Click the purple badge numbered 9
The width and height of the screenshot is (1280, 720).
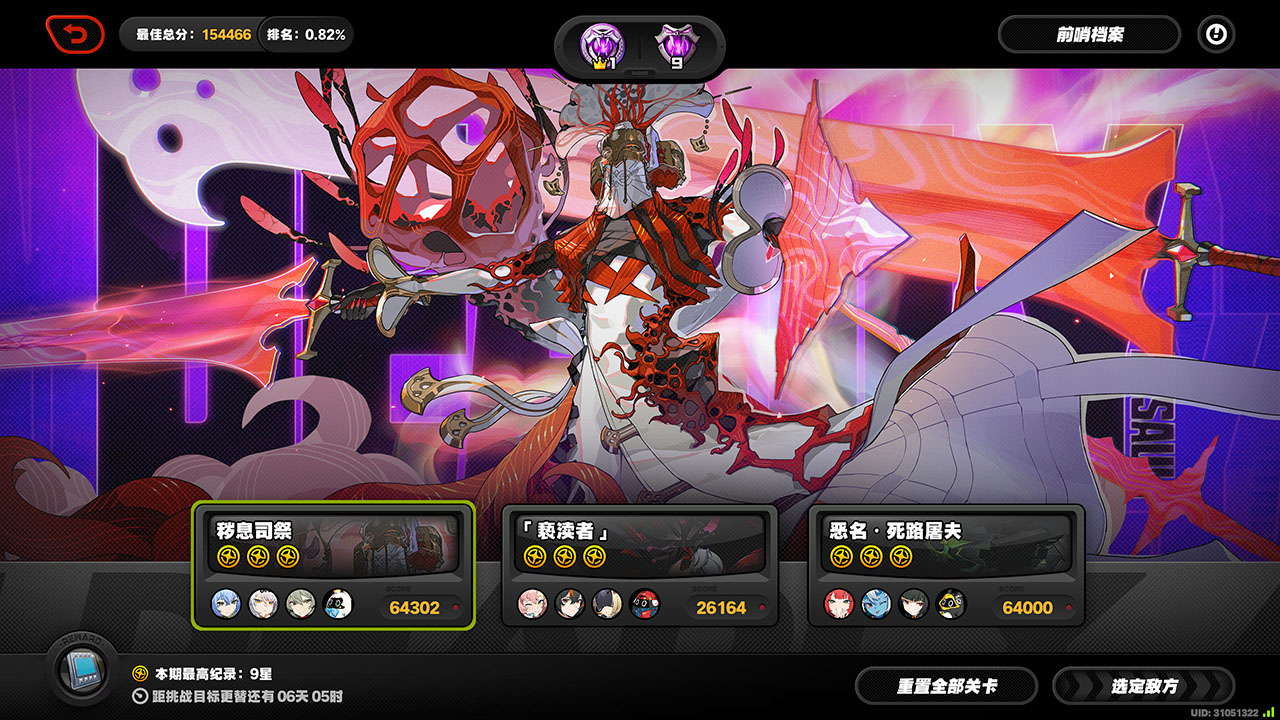pos(675,46)
